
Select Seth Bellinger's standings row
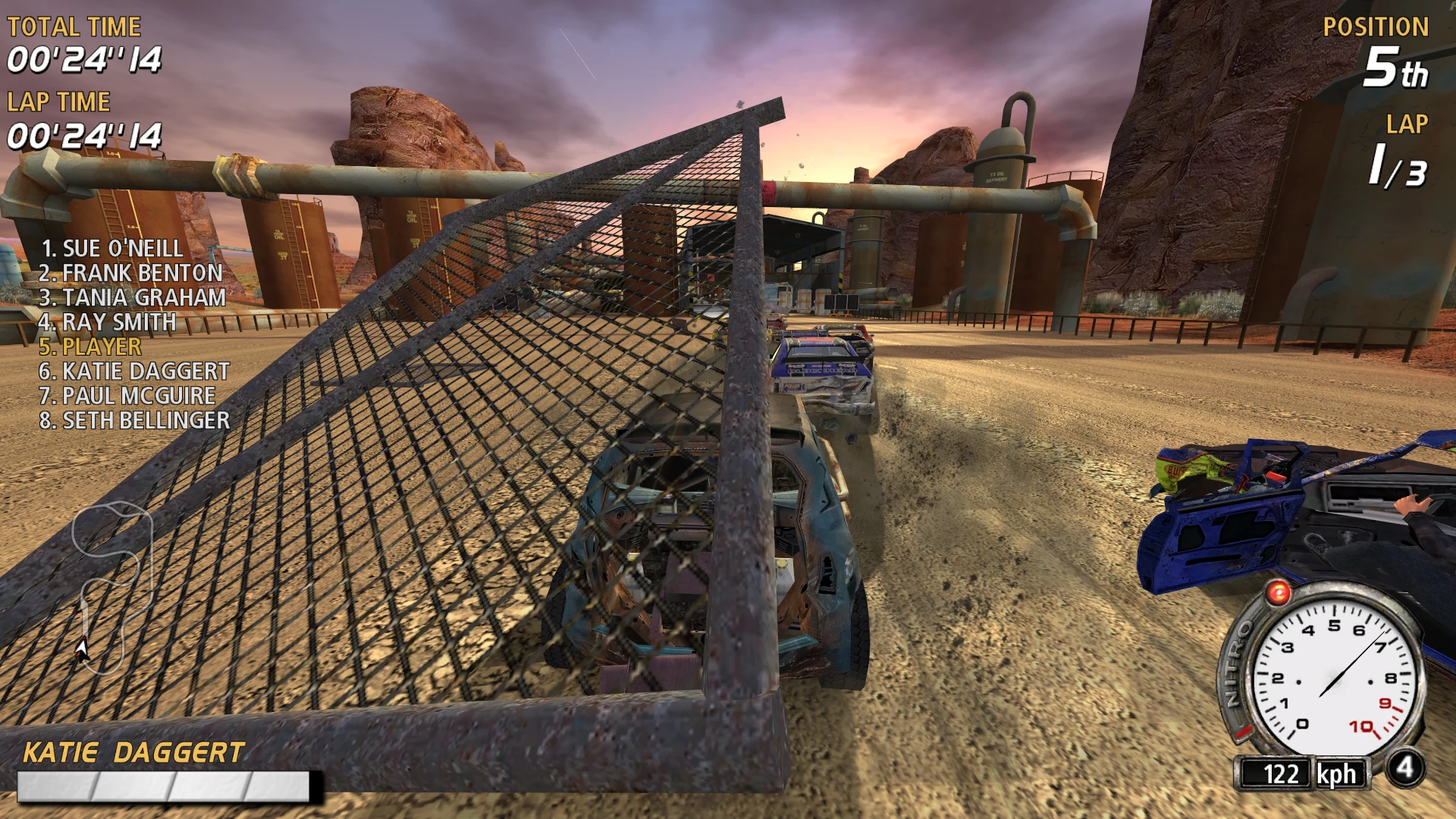(133, 420)
